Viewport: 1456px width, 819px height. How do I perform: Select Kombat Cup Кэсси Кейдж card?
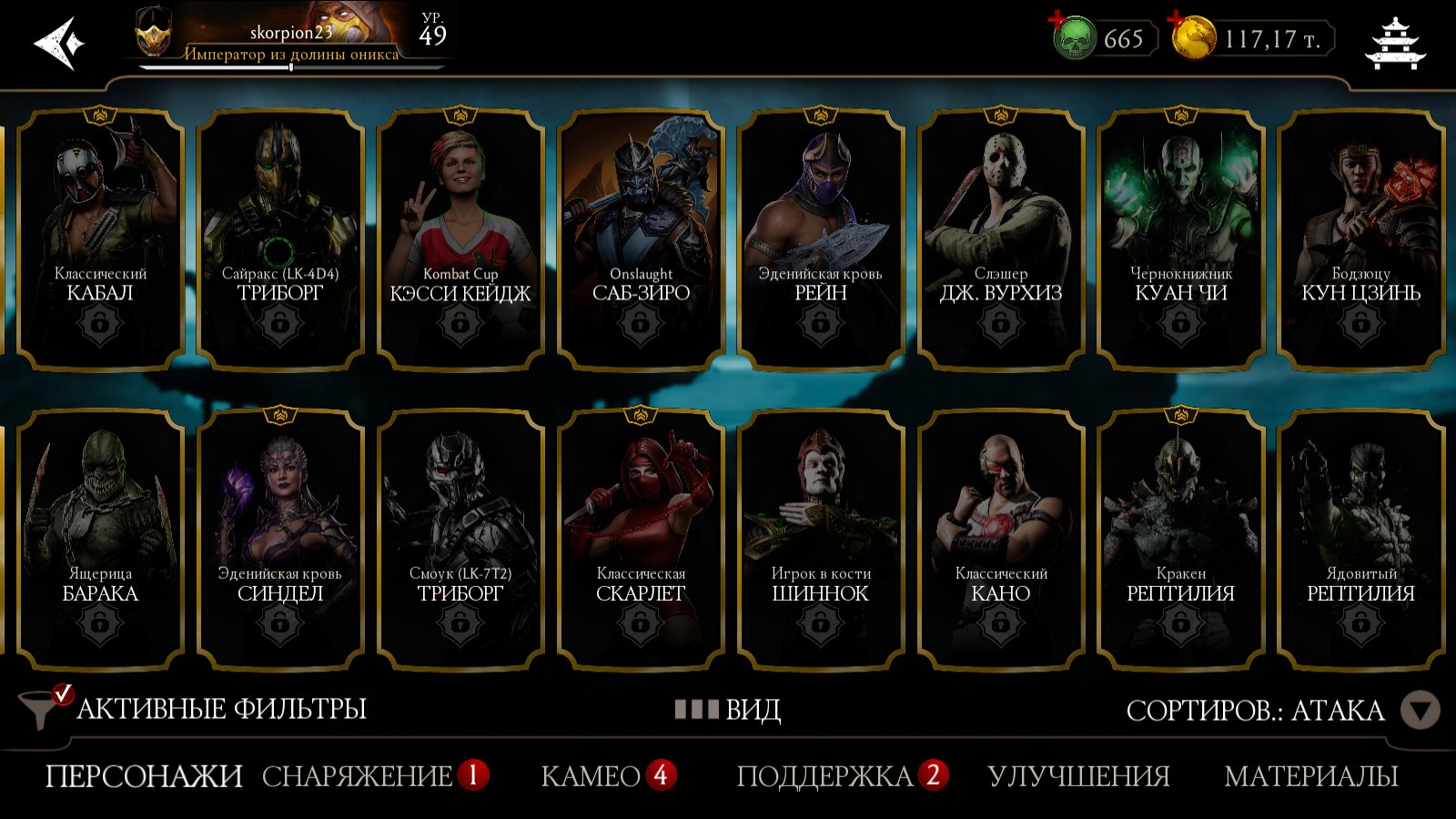pos(460,238)
